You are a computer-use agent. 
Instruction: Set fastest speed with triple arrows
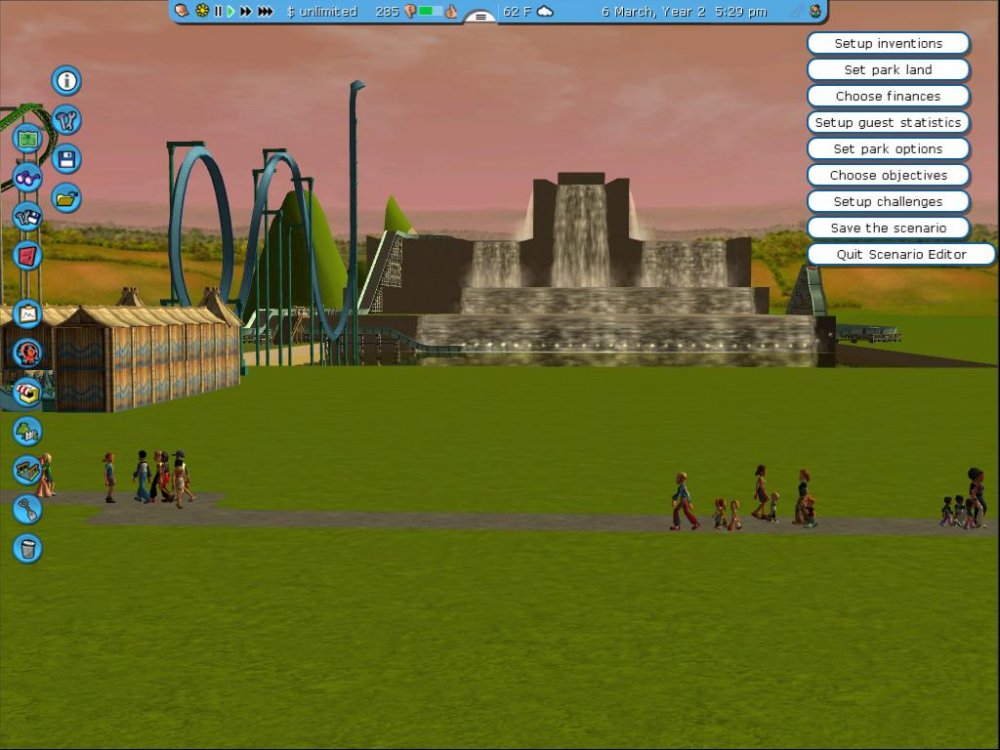(265, 11)
